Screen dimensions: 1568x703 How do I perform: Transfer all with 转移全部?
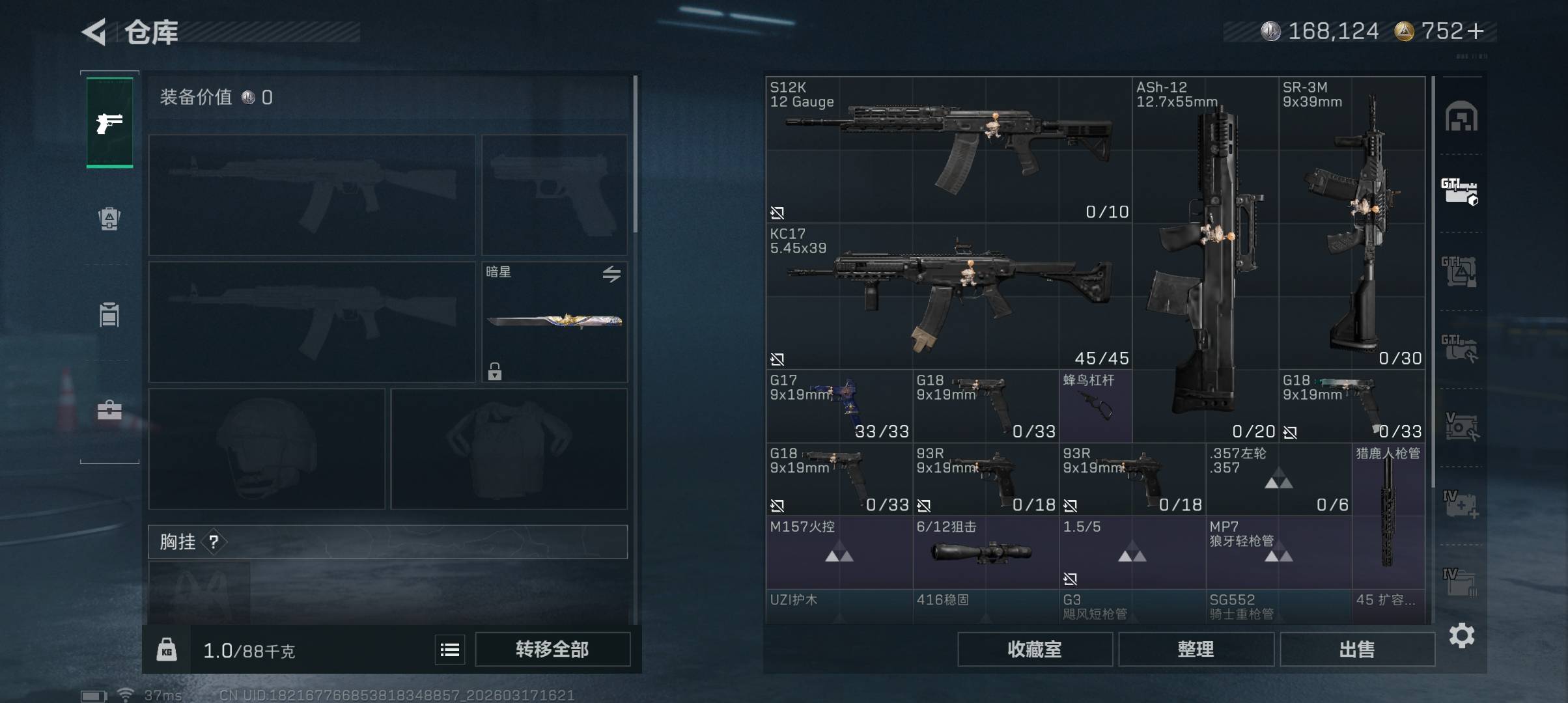click(552, 649)
